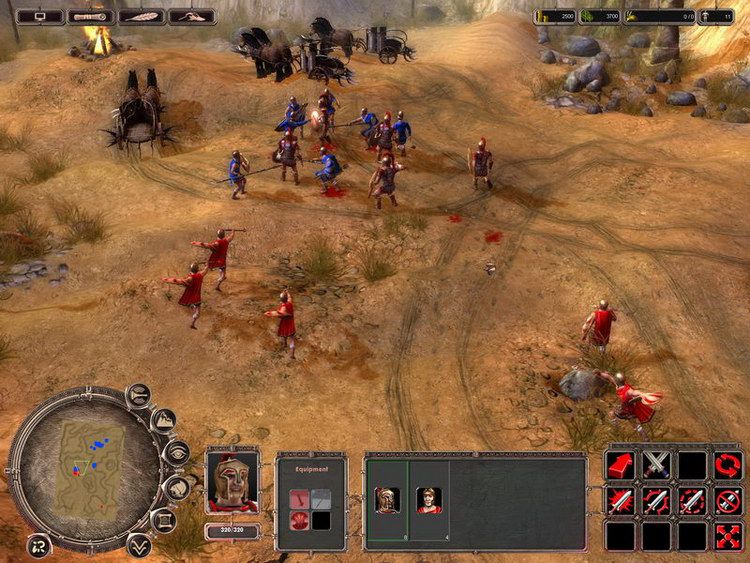This screenshot has width=750, height=563.
Task: Select the crossed-out sword hold-fire stance
Action: point(728,501)
